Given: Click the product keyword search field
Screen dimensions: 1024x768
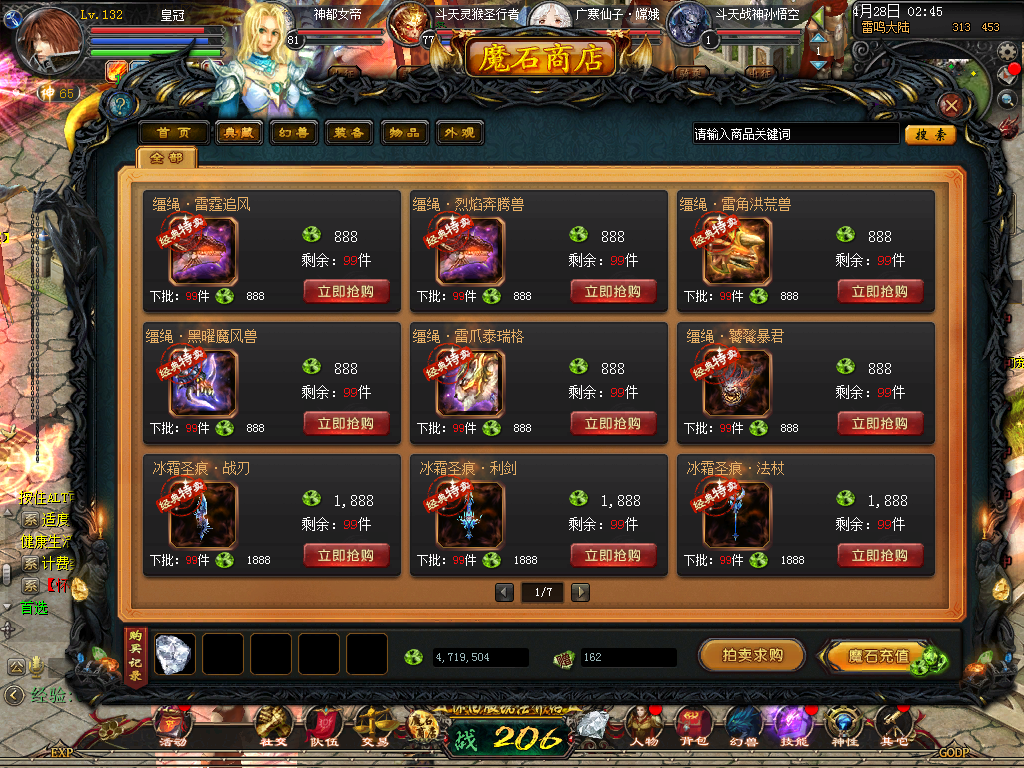Looking at the screenshot, I should click(794, 134).
